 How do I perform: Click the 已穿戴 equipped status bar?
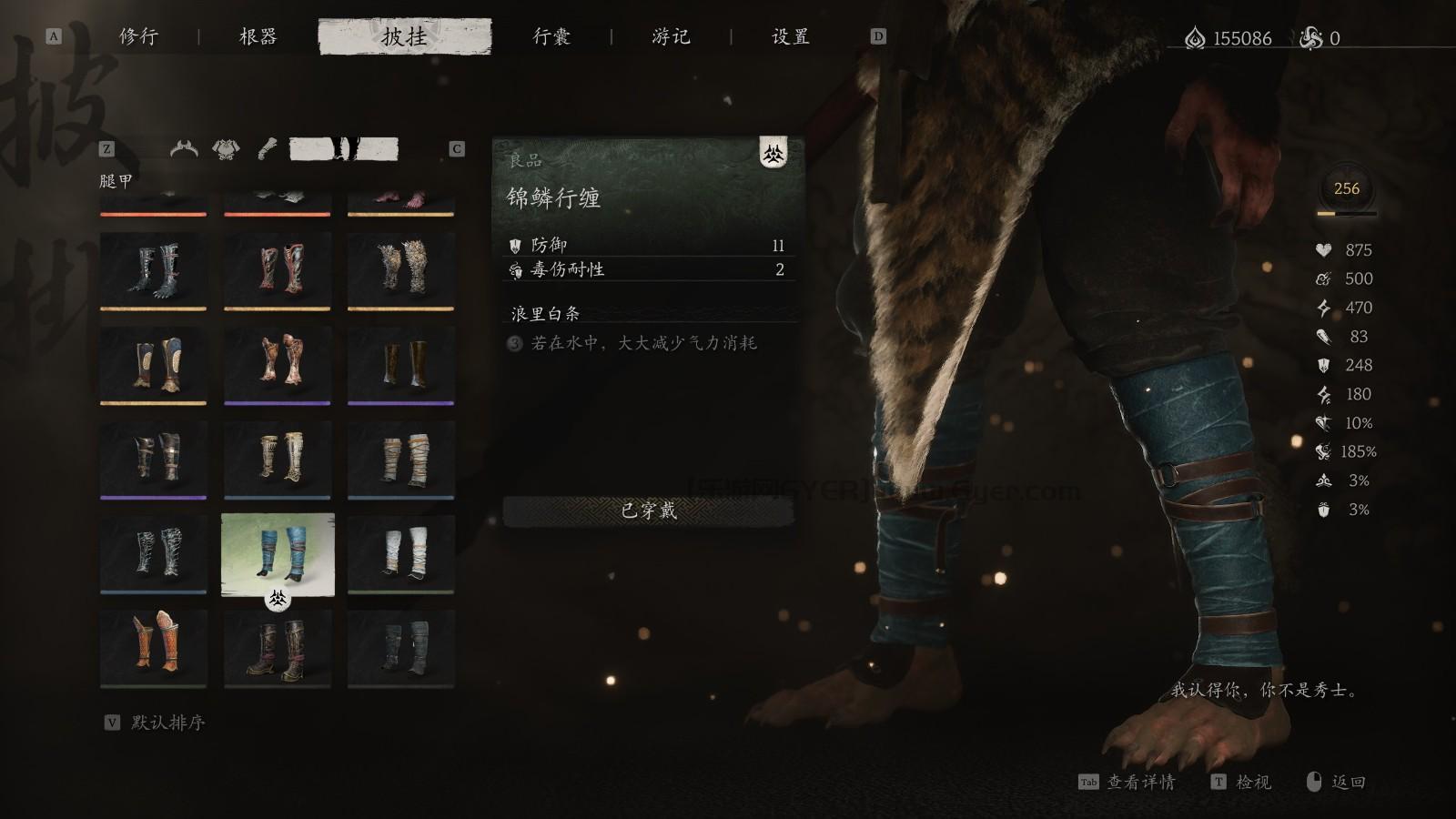(648, 511)
